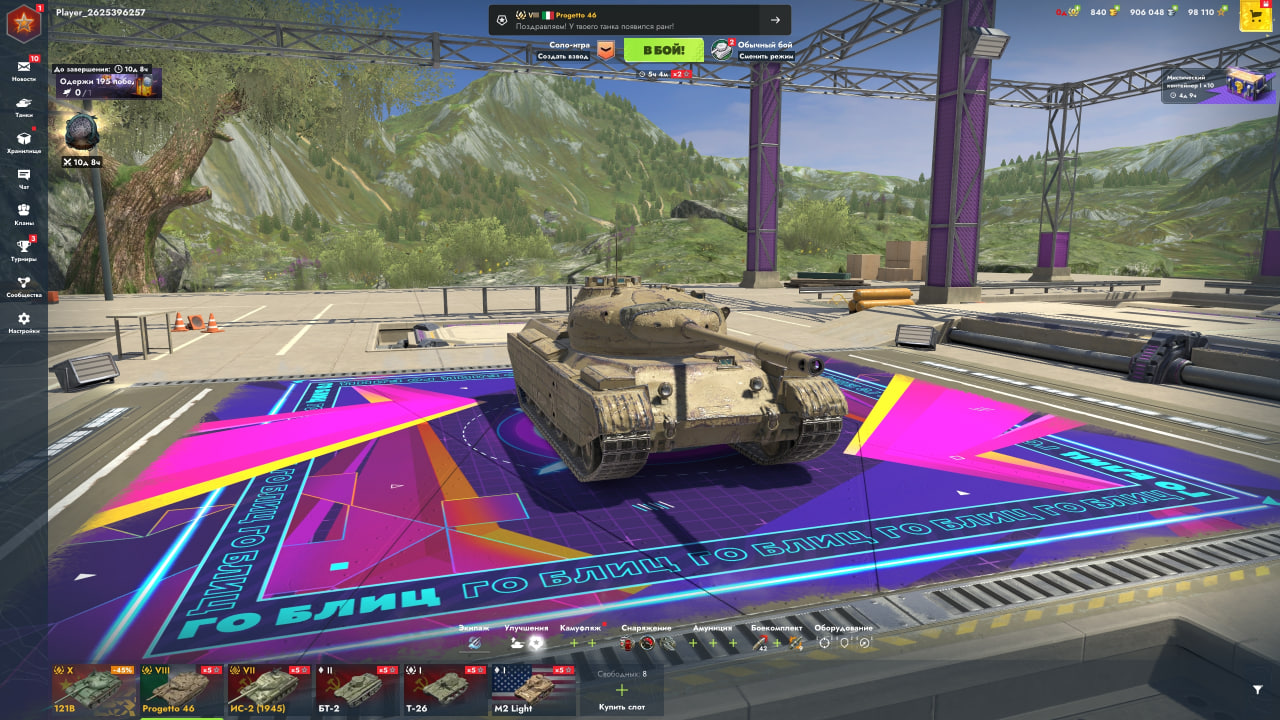Open the Новости (News) menu
This screenshot has width=1280, height=720.
(x=23, y=70)
